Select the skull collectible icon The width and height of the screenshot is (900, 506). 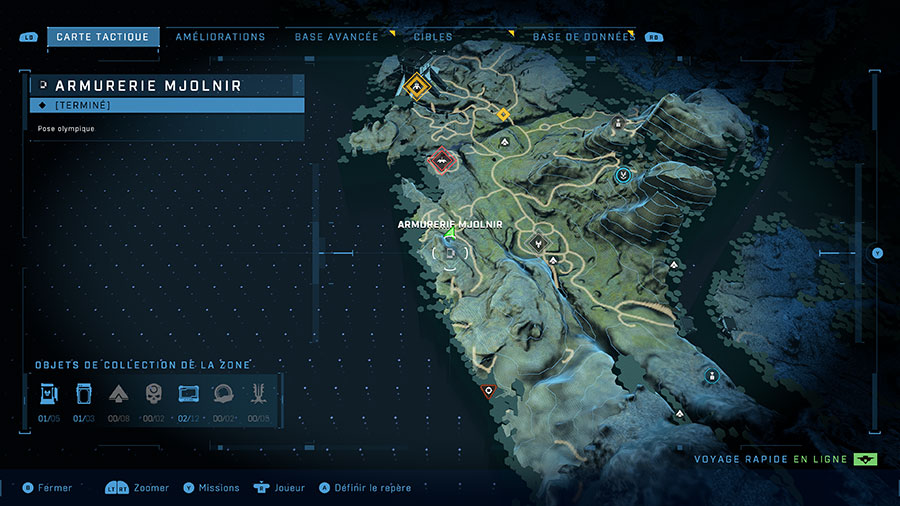click(153, 392)
